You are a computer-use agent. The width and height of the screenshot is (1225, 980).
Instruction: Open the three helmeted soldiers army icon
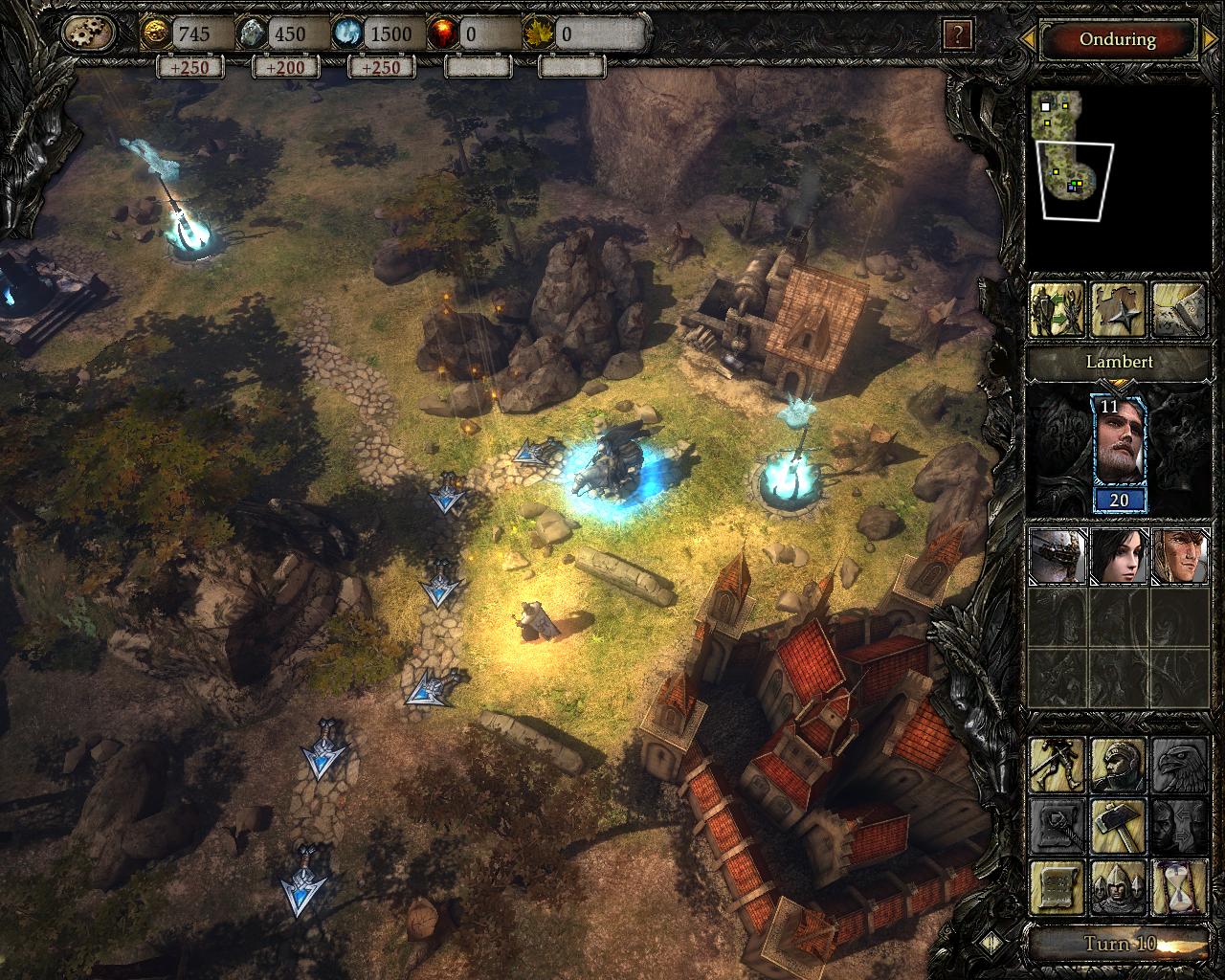click(1118, 887)
